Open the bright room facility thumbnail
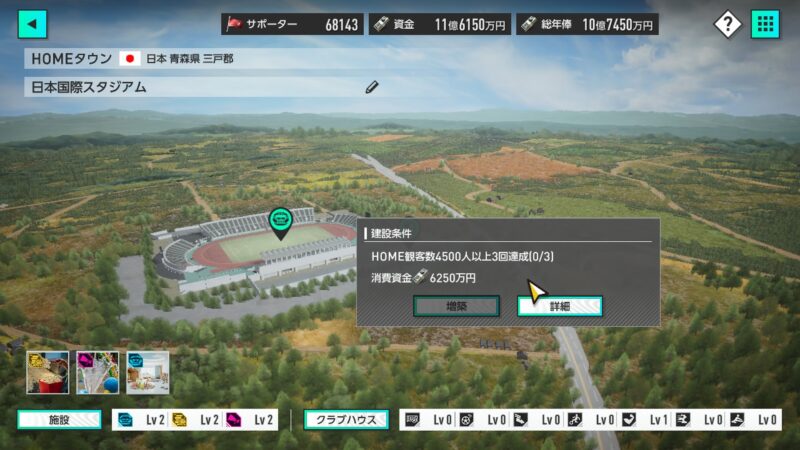800x450 pixels. tap(148, 372)
